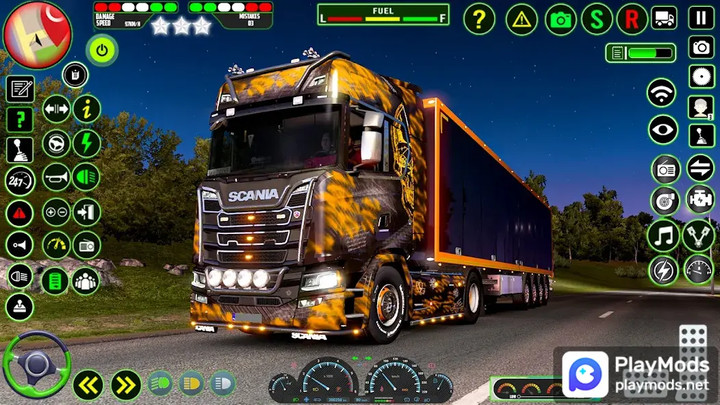Tap the music note icon
Screen dimensions: 720x405
click(x=663, y=236)
